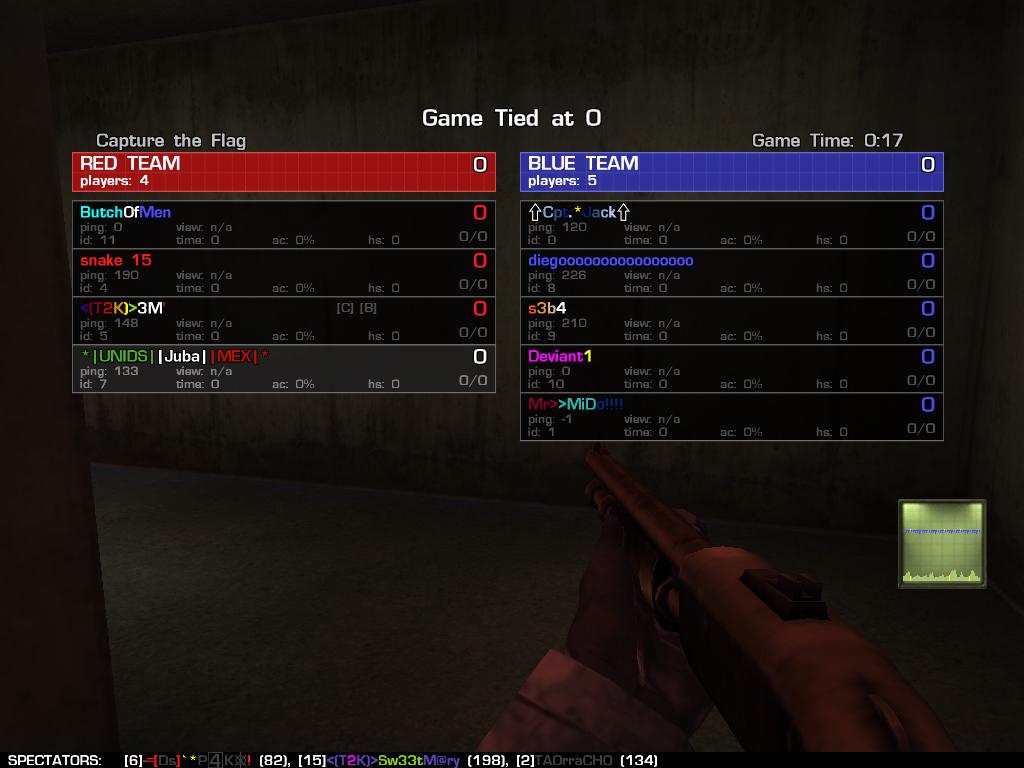Viewport: 1024px width, 768px height.
Task: Select the snake 15 player row
Action: [x=283, y=272]
